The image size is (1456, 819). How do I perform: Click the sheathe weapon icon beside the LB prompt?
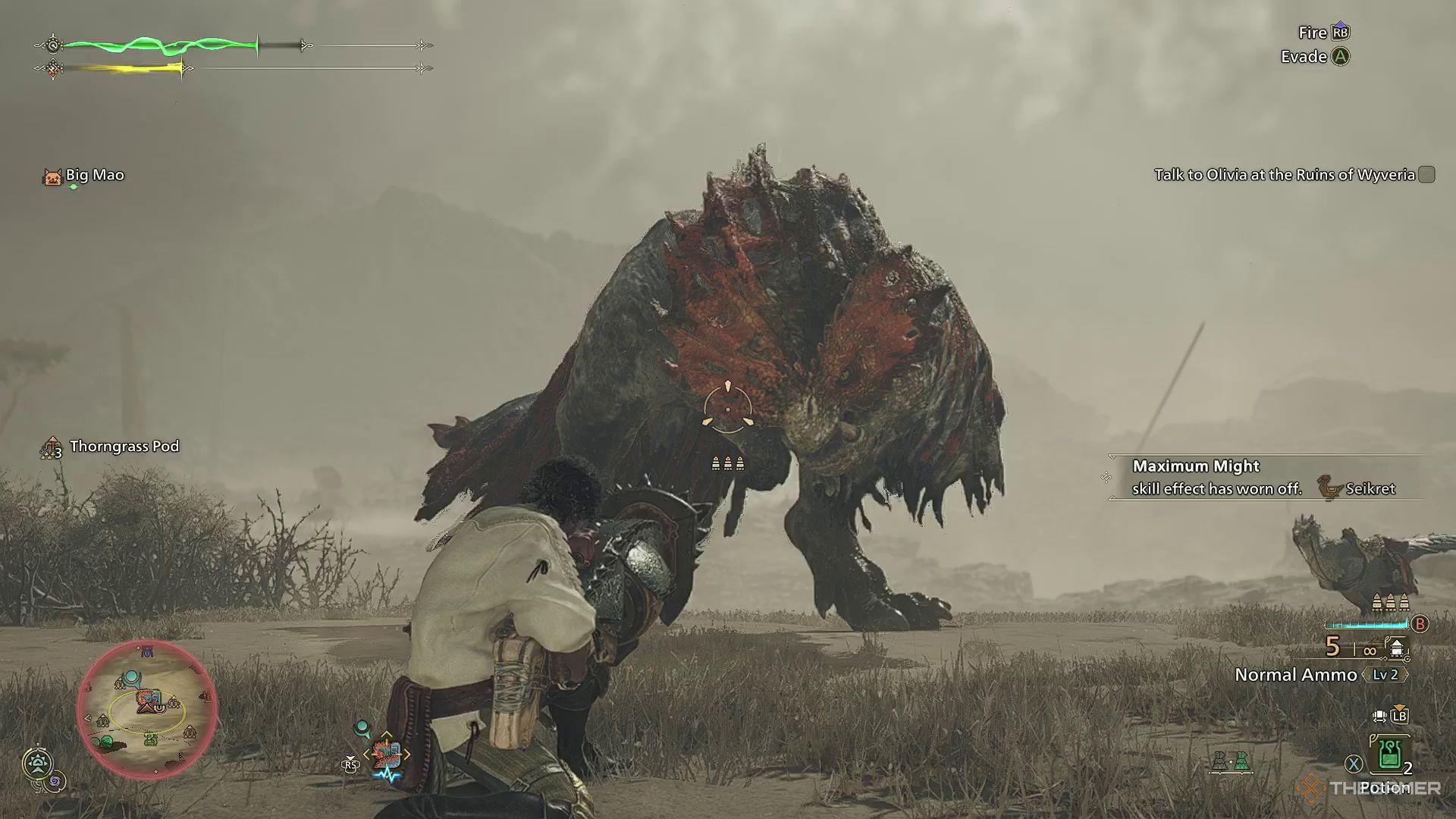pyautogui.click(x=1378, y=716)
